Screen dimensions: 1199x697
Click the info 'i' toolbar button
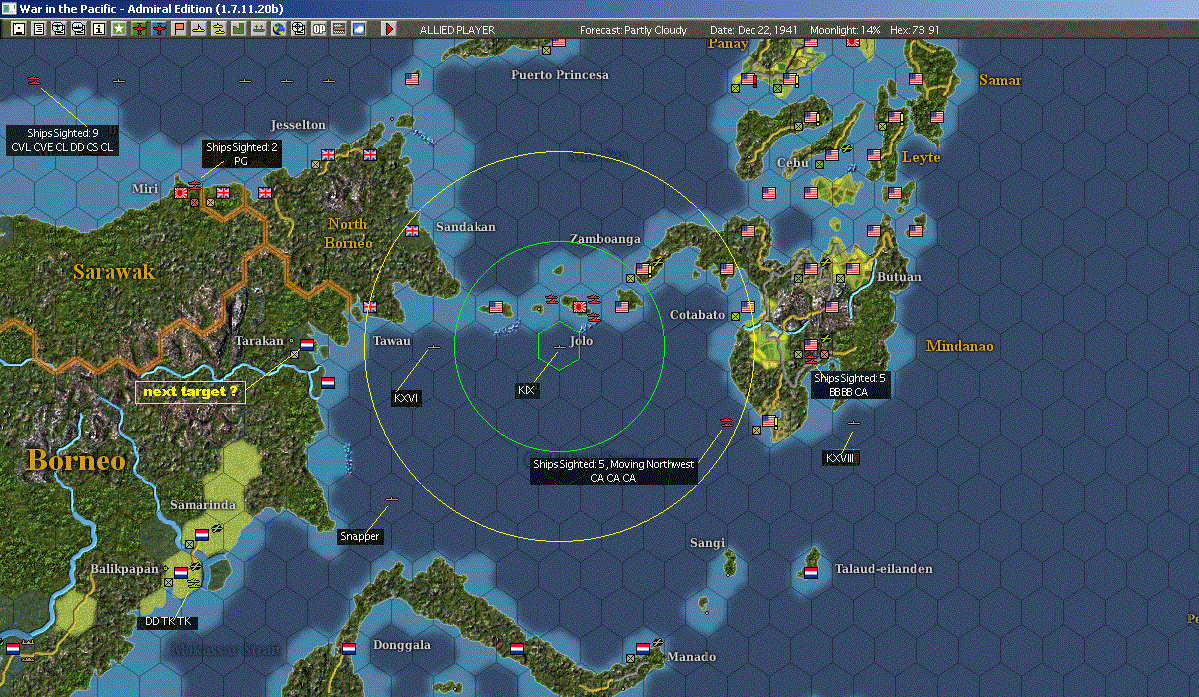(98, 29)
